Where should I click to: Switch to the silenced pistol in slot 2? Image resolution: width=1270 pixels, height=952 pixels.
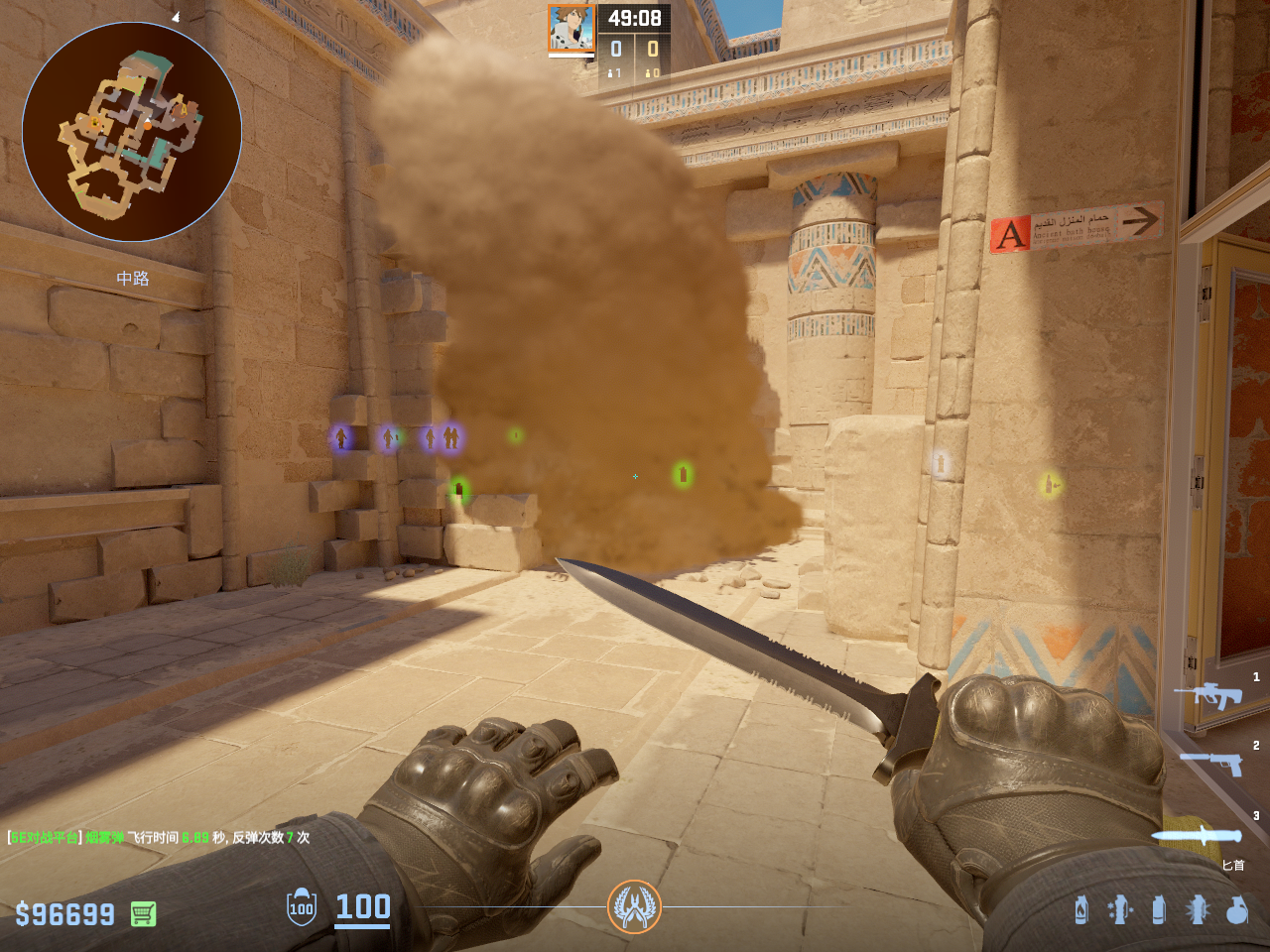pos(1212,763)
